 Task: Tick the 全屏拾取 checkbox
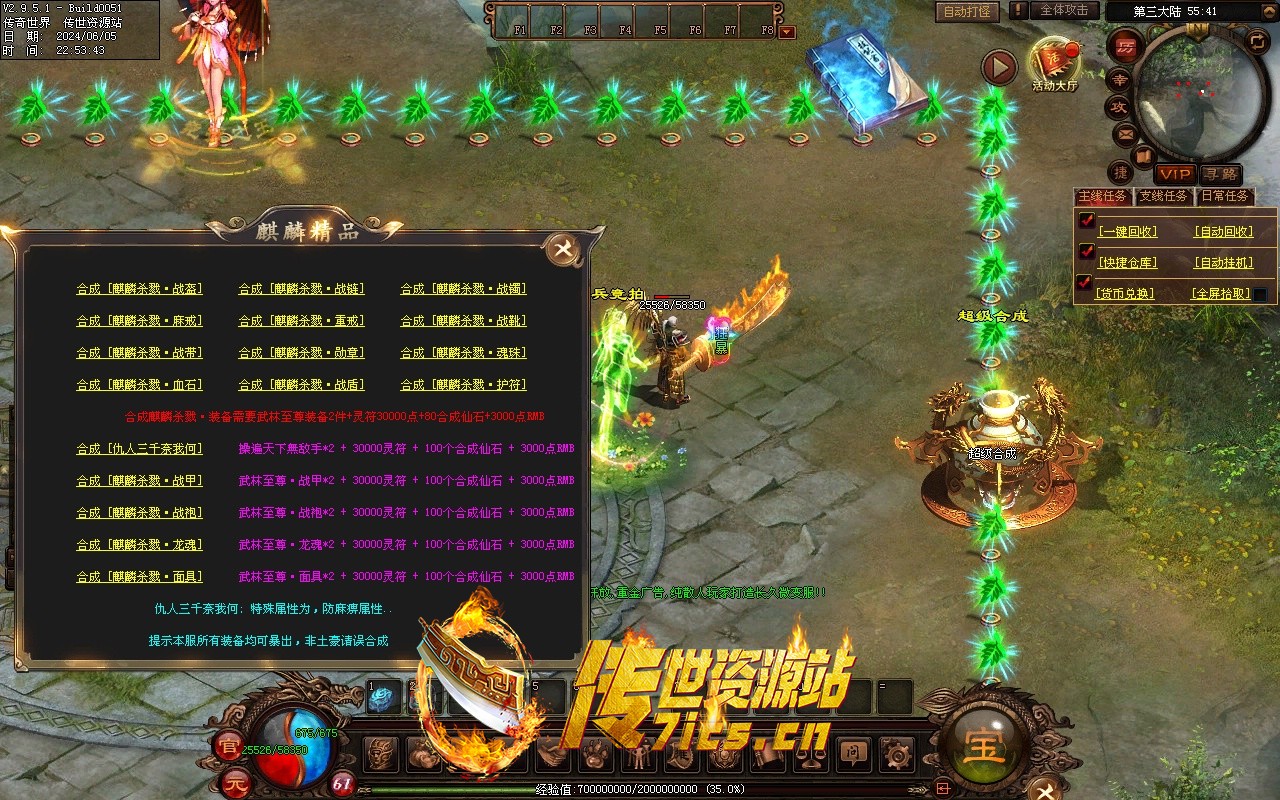(x=1260, y=294)
